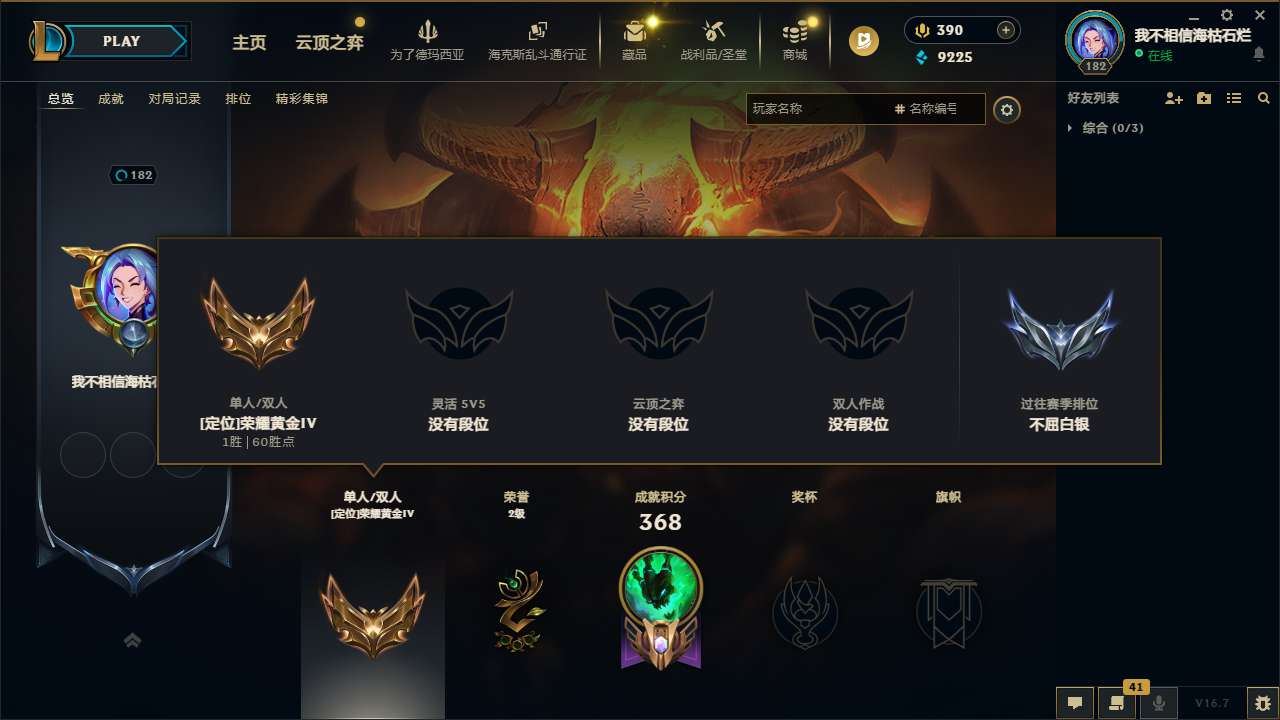
Task: Collapse the profile panel with the chevron
Action: point(133,640)
